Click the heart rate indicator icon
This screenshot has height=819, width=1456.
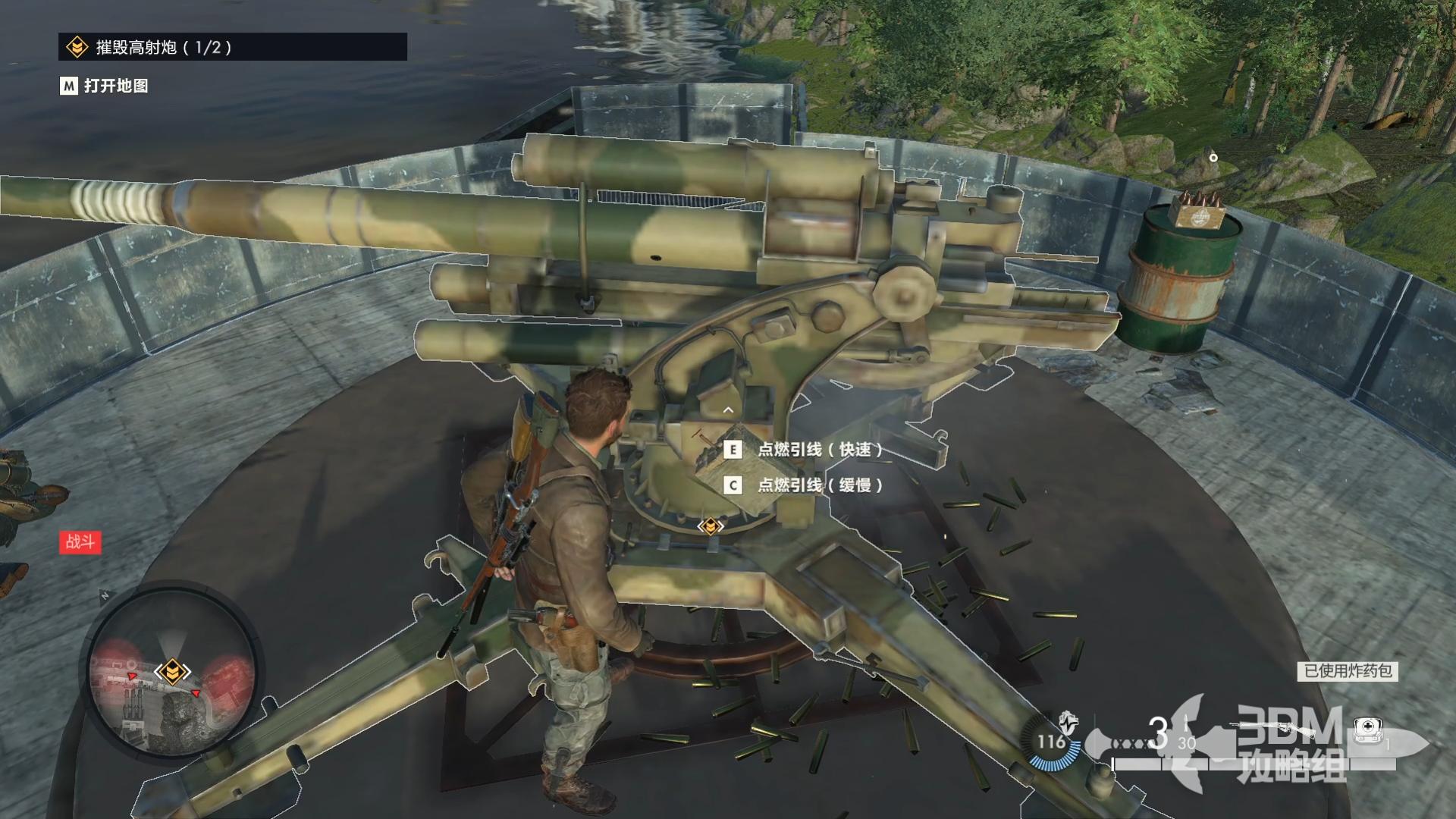(1068, 721)
